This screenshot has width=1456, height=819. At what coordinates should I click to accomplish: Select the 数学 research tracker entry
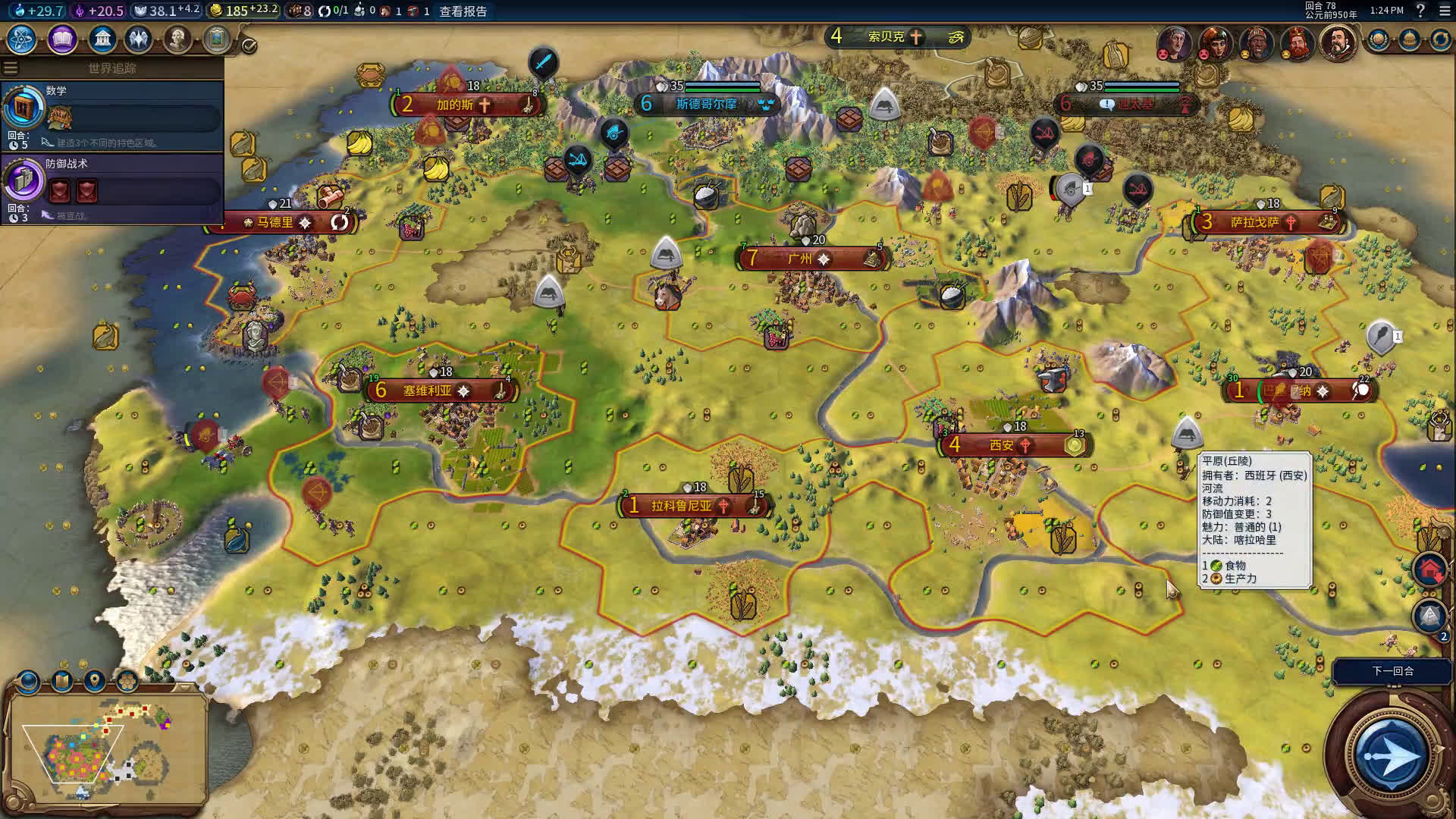coord(112,115)
